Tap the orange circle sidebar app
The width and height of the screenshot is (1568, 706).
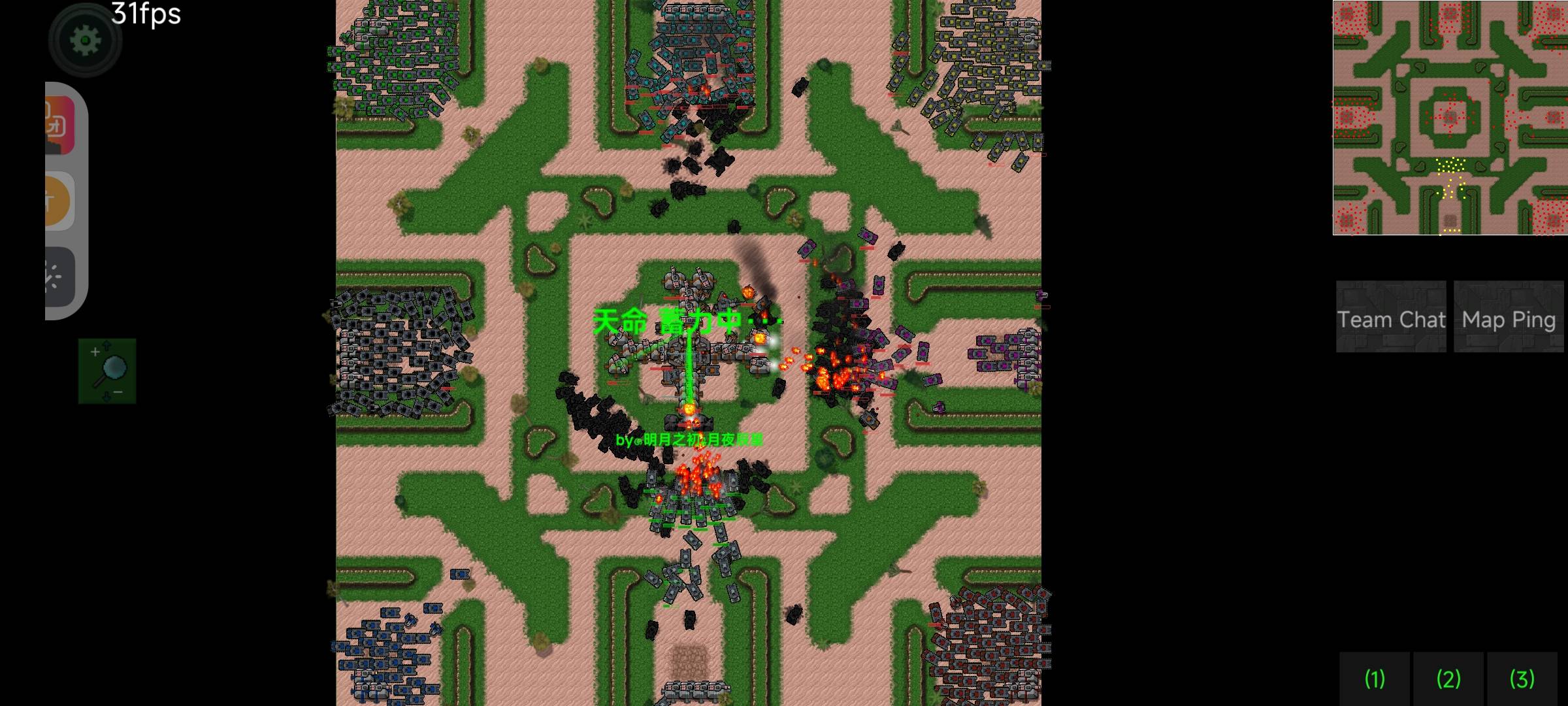(59, 201)
